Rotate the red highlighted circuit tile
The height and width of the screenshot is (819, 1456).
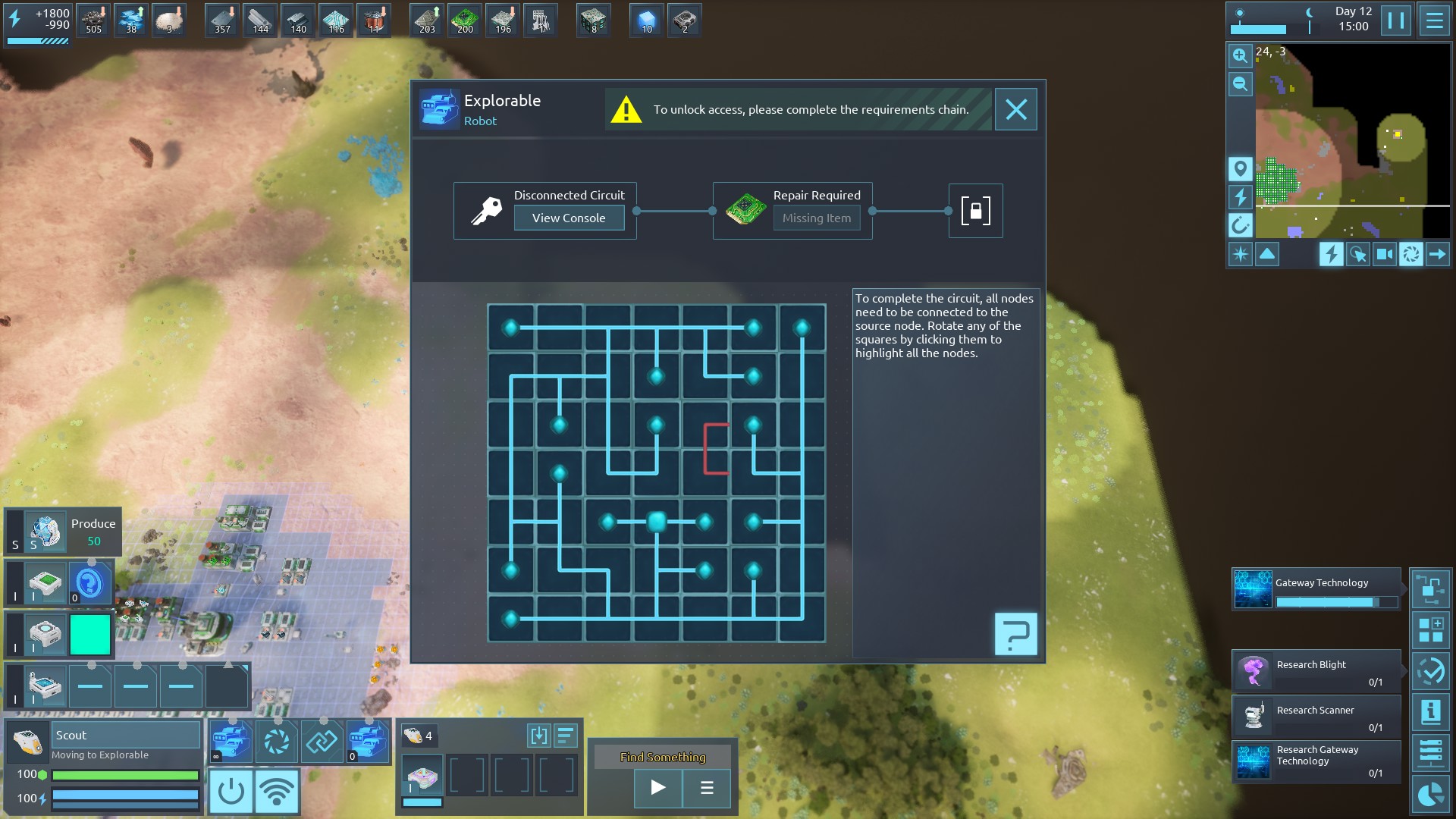705,449
